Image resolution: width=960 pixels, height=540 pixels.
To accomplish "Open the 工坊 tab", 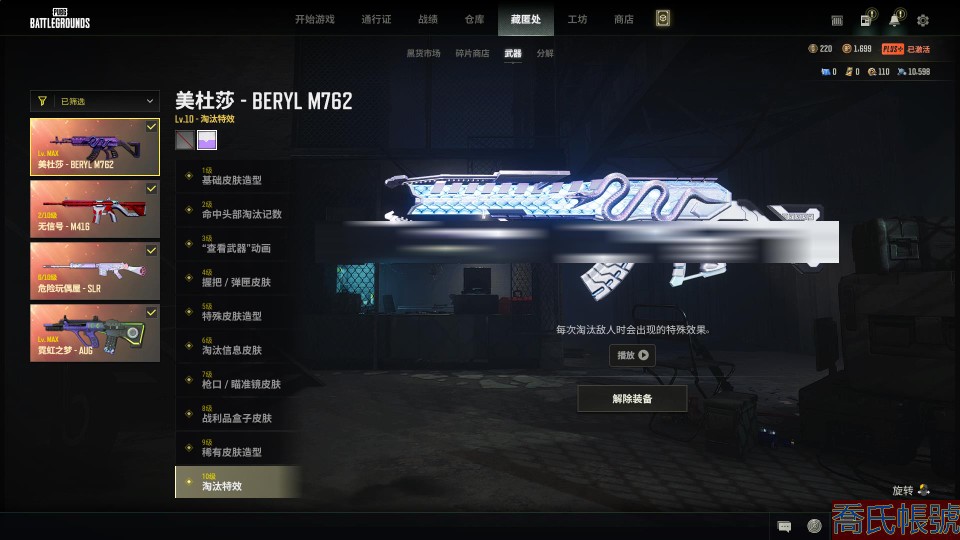I will coord(577,19).
